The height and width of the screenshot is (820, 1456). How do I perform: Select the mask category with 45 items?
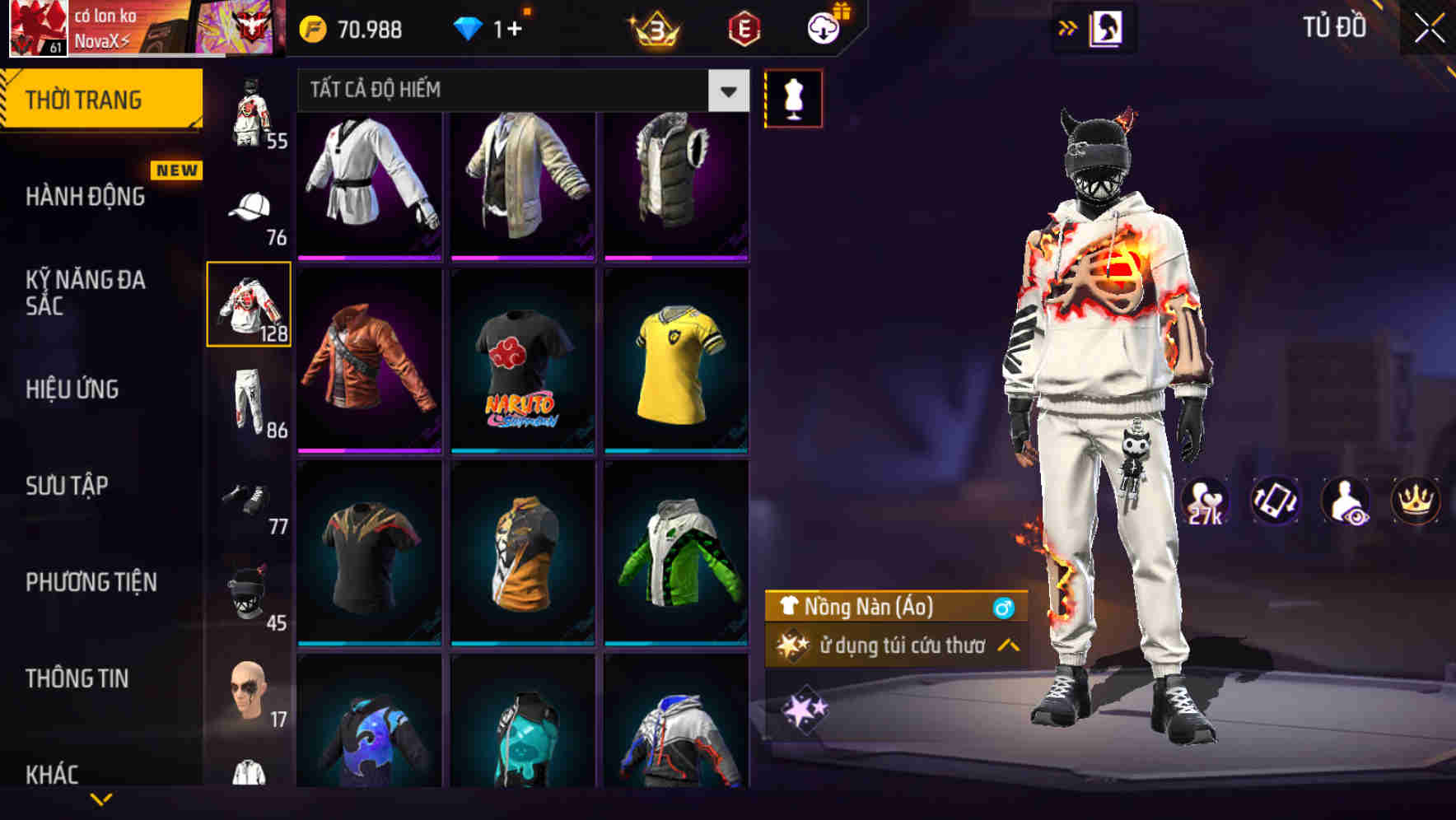click(x=250, y=585)
